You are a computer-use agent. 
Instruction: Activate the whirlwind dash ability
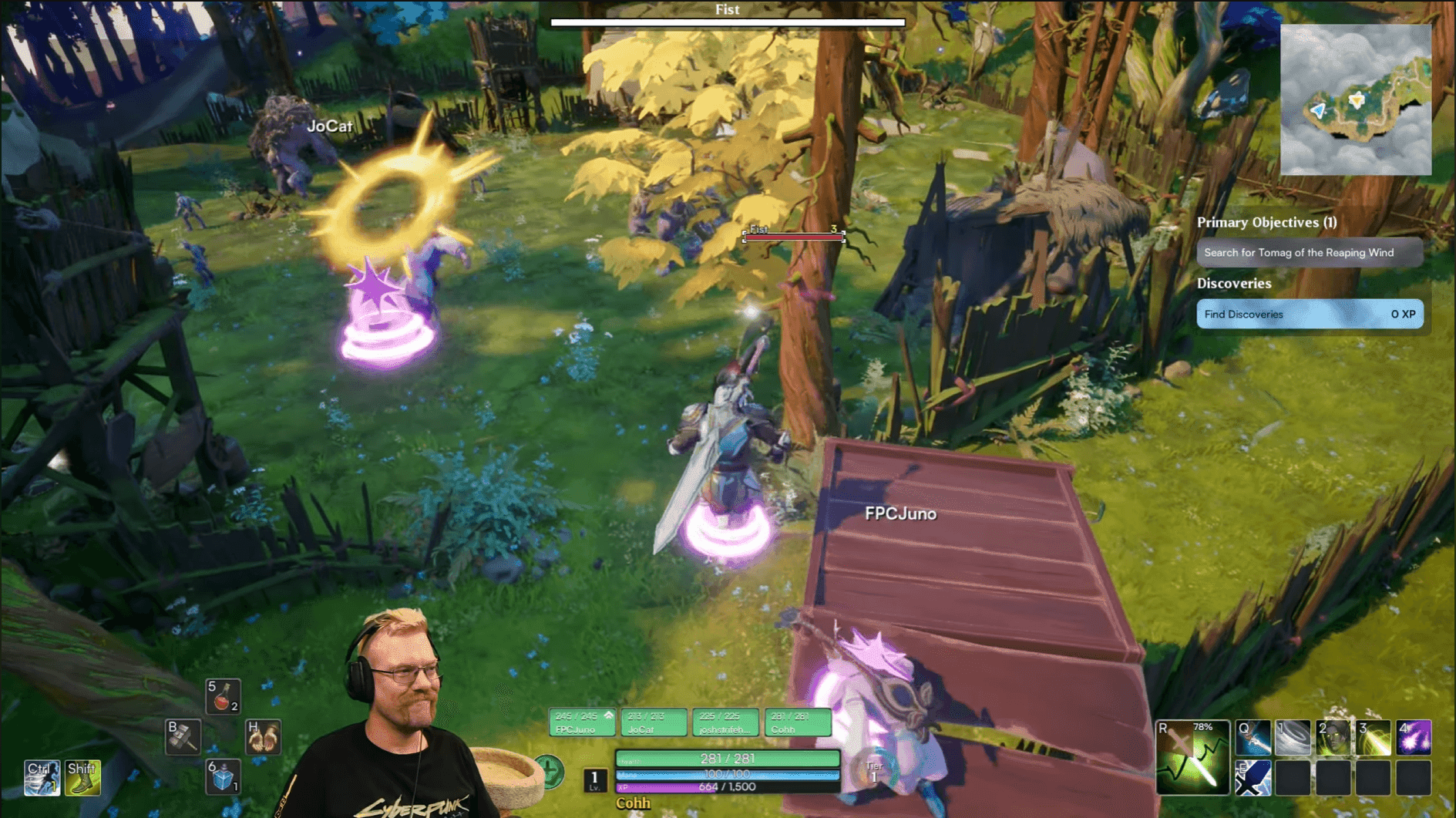(42, 777)
